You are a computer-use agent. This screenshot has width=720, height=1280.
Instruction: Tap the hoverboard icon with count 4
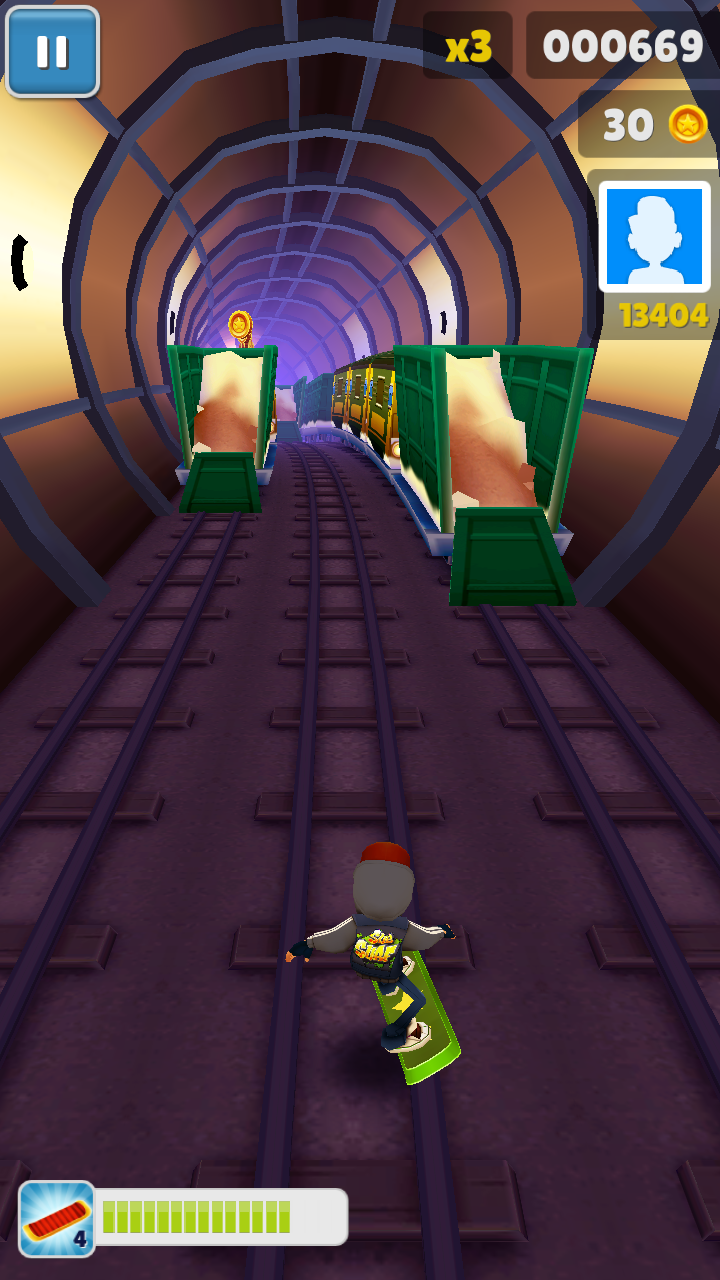57,1218
